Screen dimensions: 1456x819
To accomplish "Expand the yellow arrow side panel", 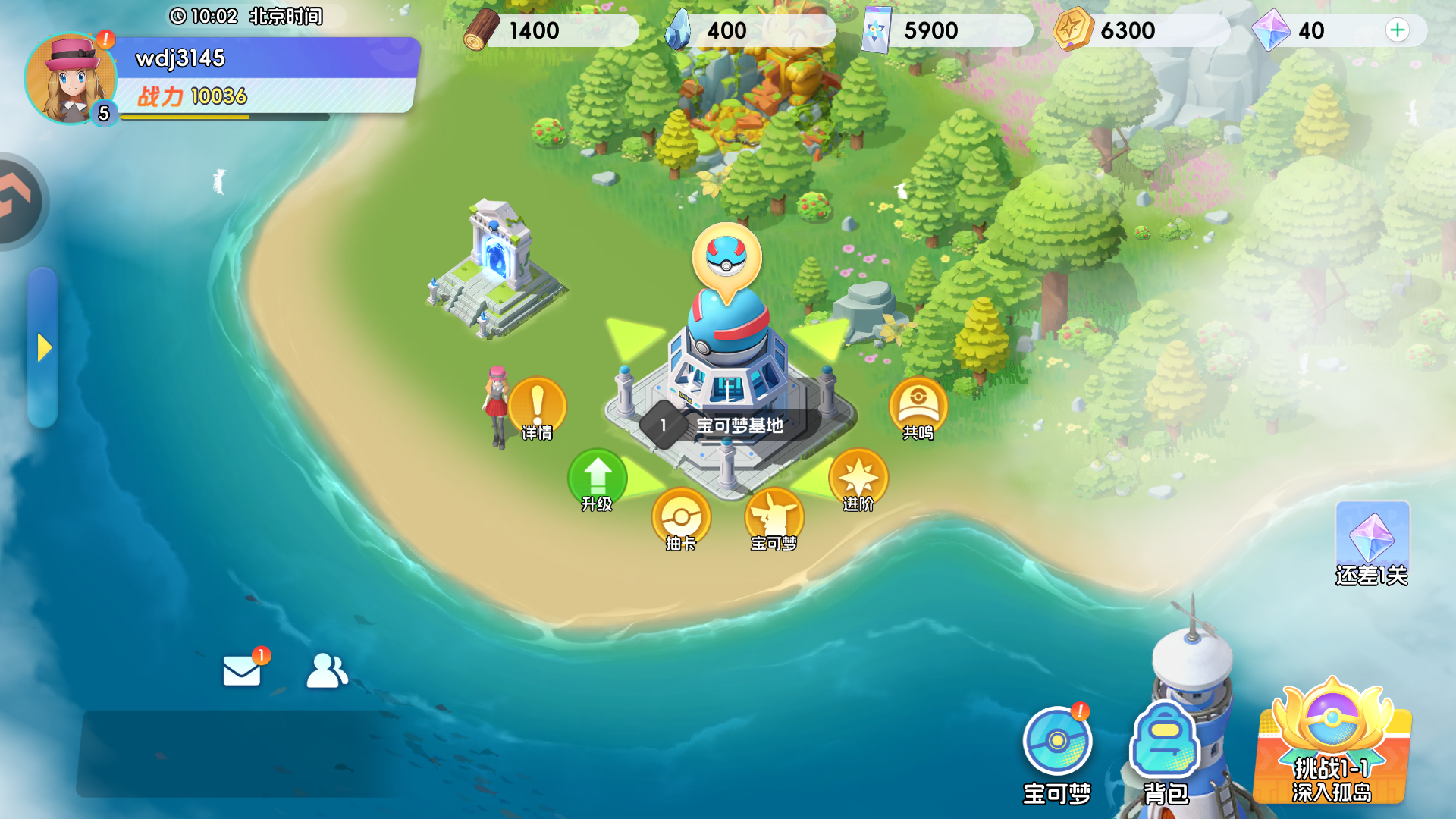I will pyautogui.click(x=43, y=348).
